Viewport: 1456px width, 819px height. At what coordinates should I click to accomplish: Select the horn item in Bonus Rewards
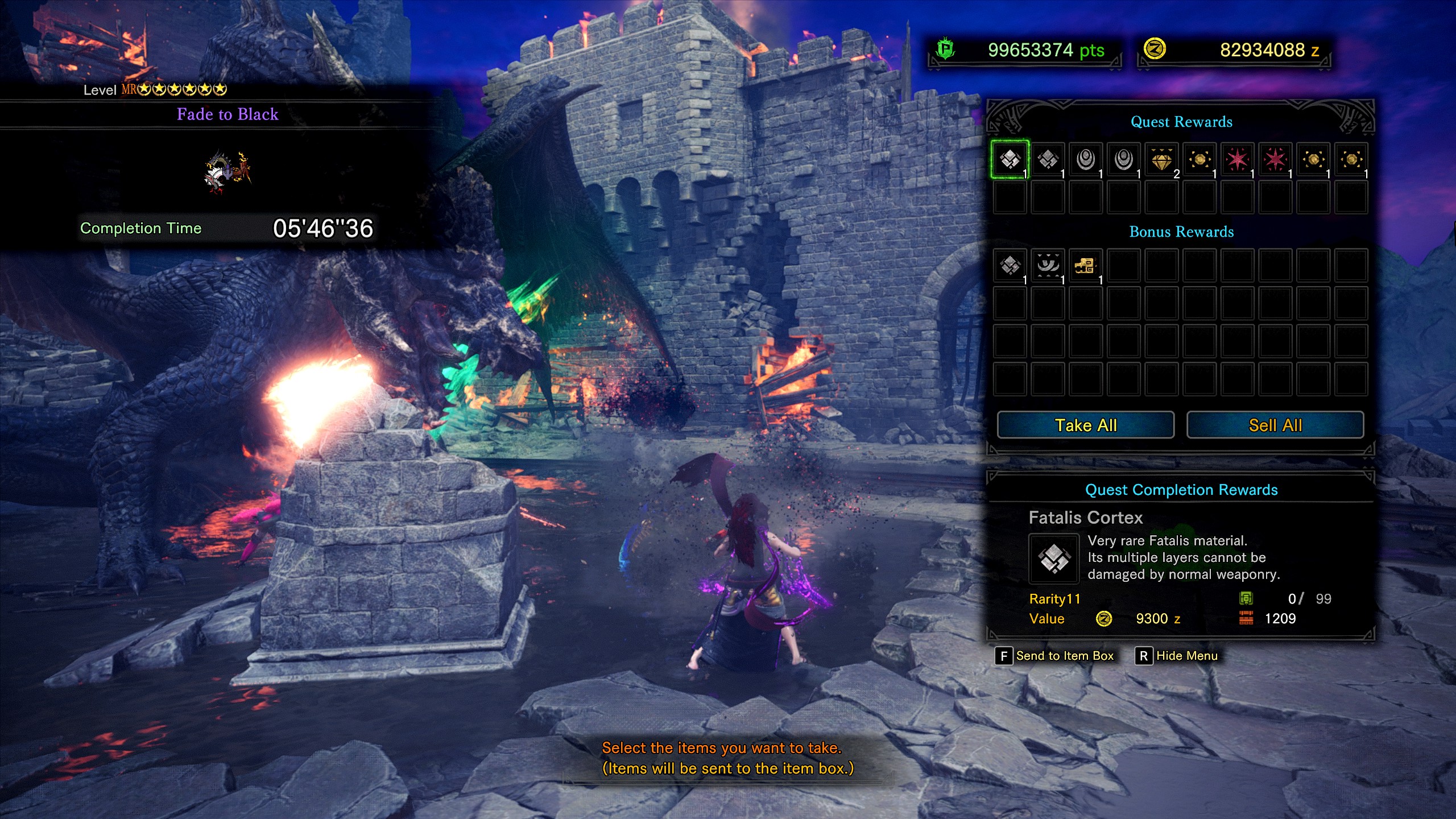click(x=1048, y=265)
